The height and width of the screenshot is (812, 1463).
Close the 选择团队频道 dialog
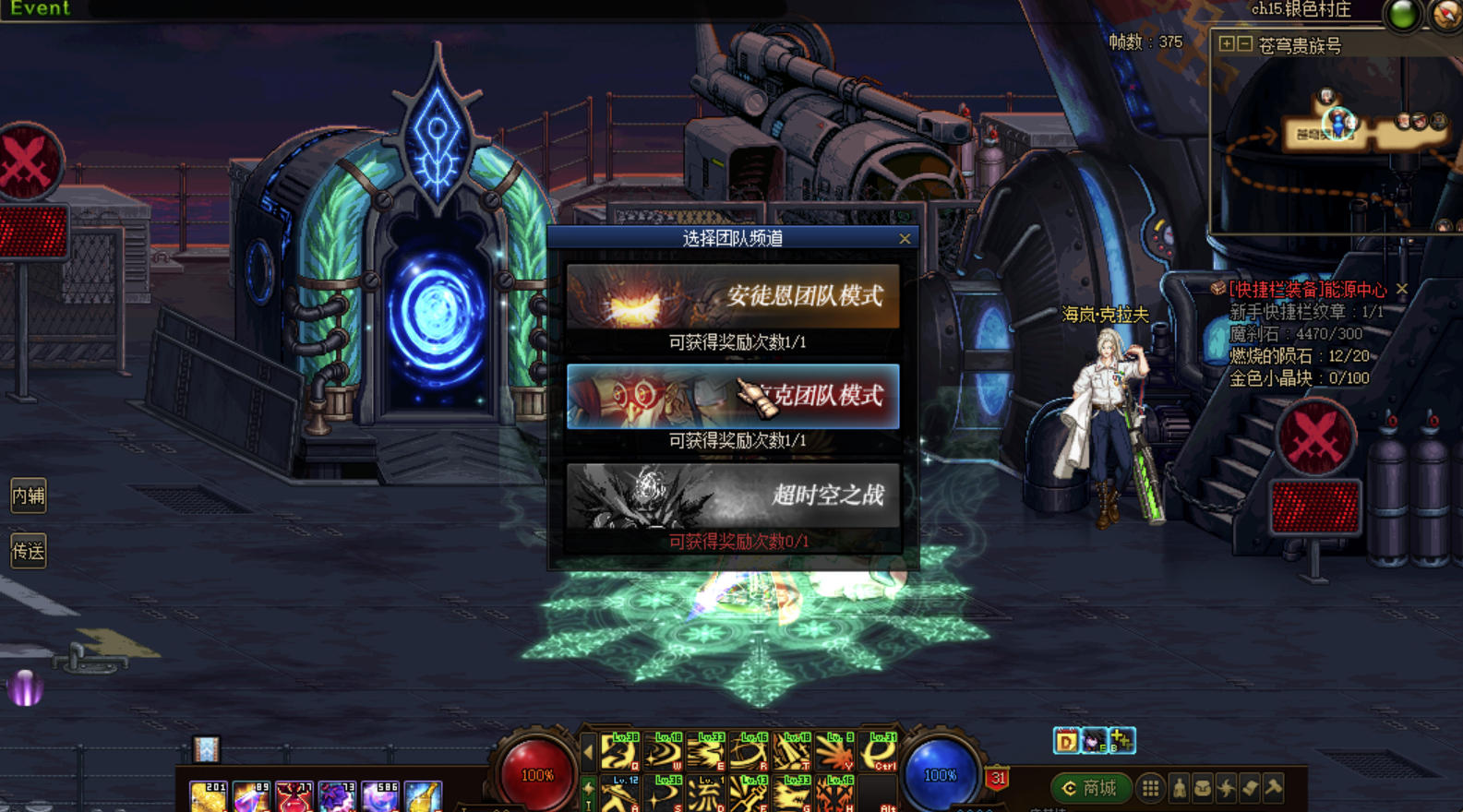(905, 239)
